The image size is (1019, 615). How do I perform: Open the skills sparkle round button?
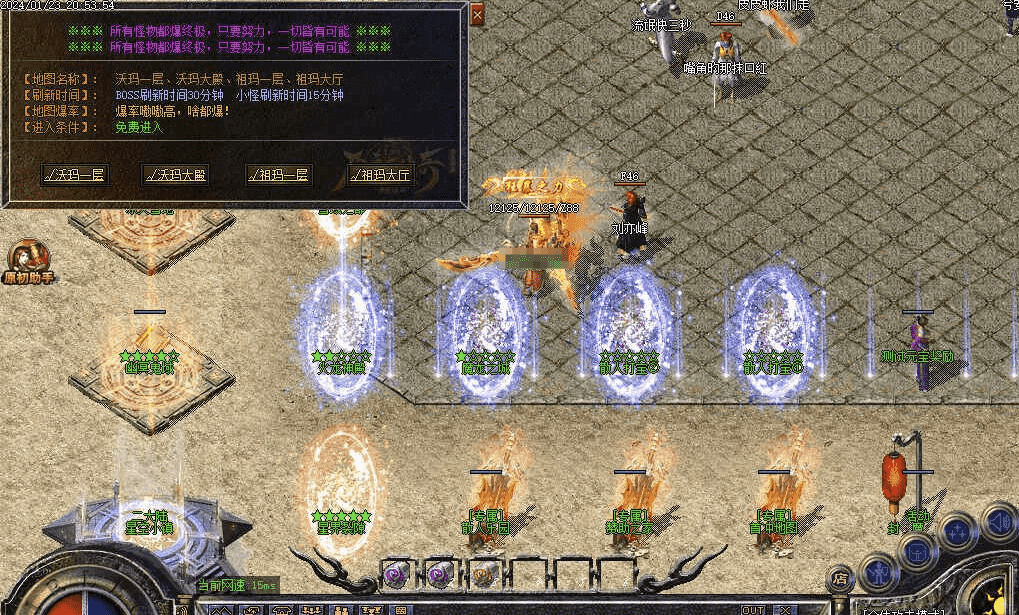click(957, 532)
